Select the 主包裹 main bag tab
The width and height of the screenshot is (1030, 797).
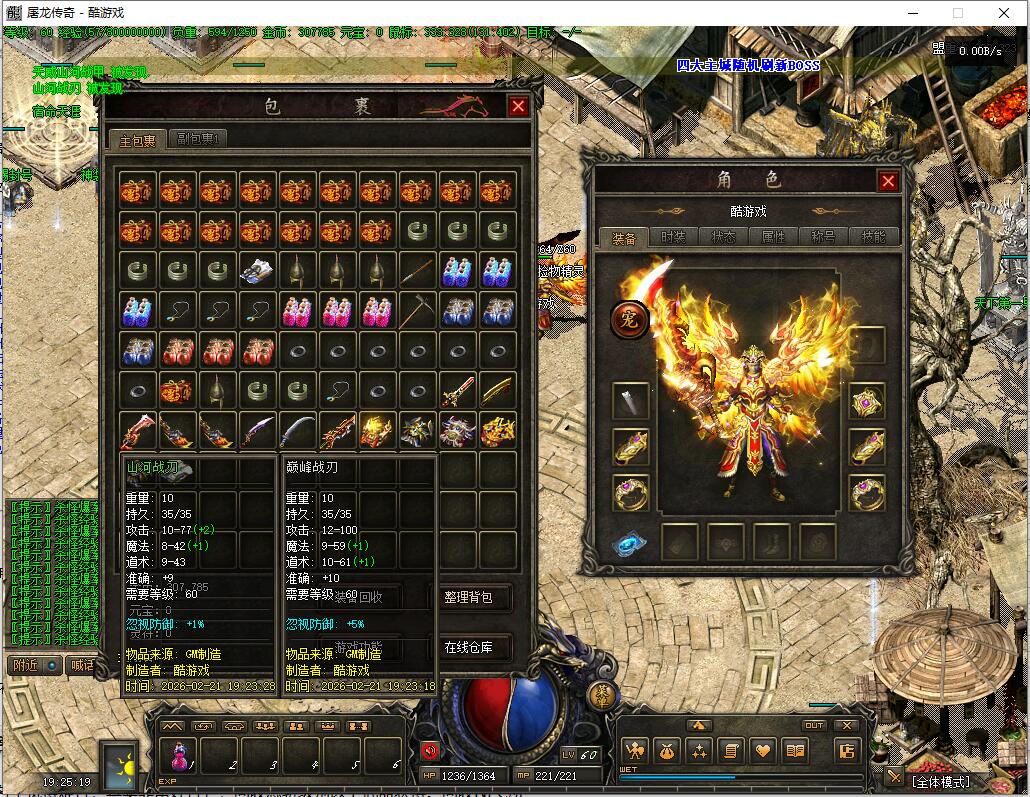[137, 140]
